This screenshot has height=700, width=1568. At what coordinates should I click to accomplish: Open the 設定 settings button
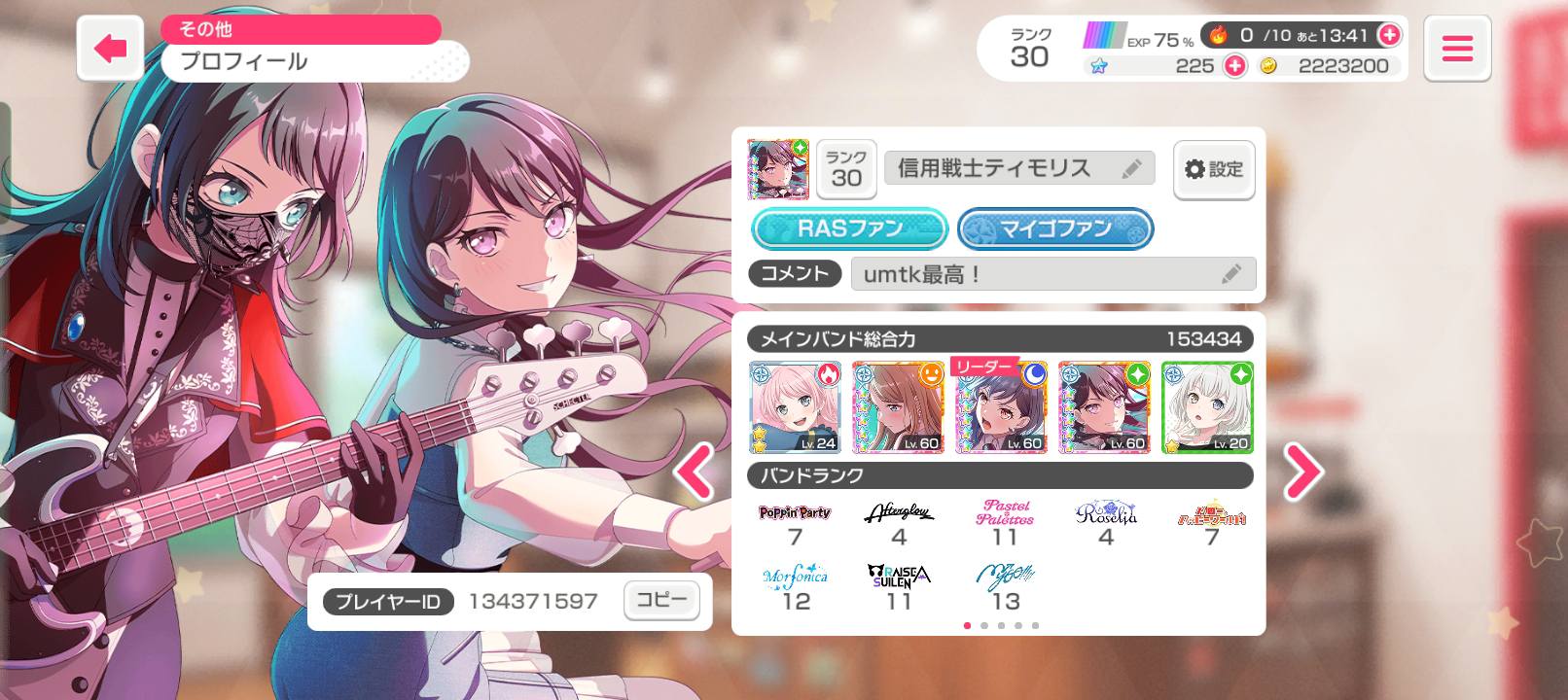[x=1213, y=169]
